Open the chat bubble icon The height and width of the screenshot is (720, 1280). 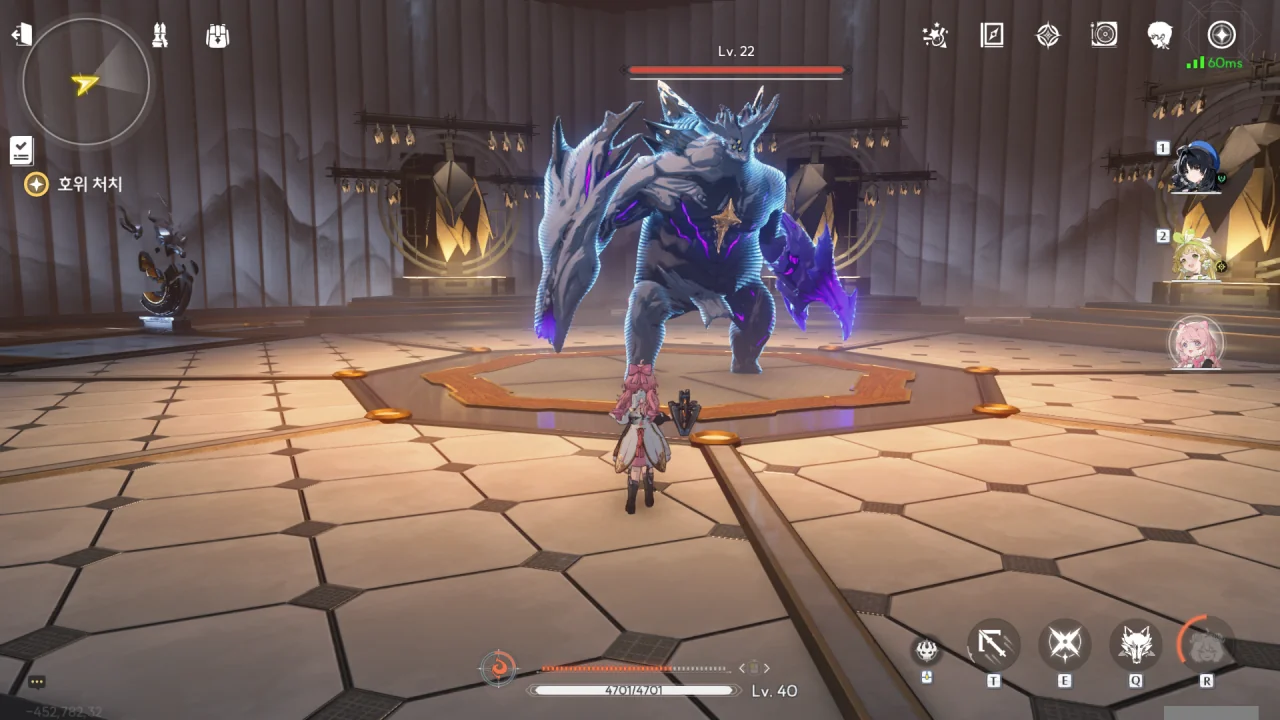(37, 682)
